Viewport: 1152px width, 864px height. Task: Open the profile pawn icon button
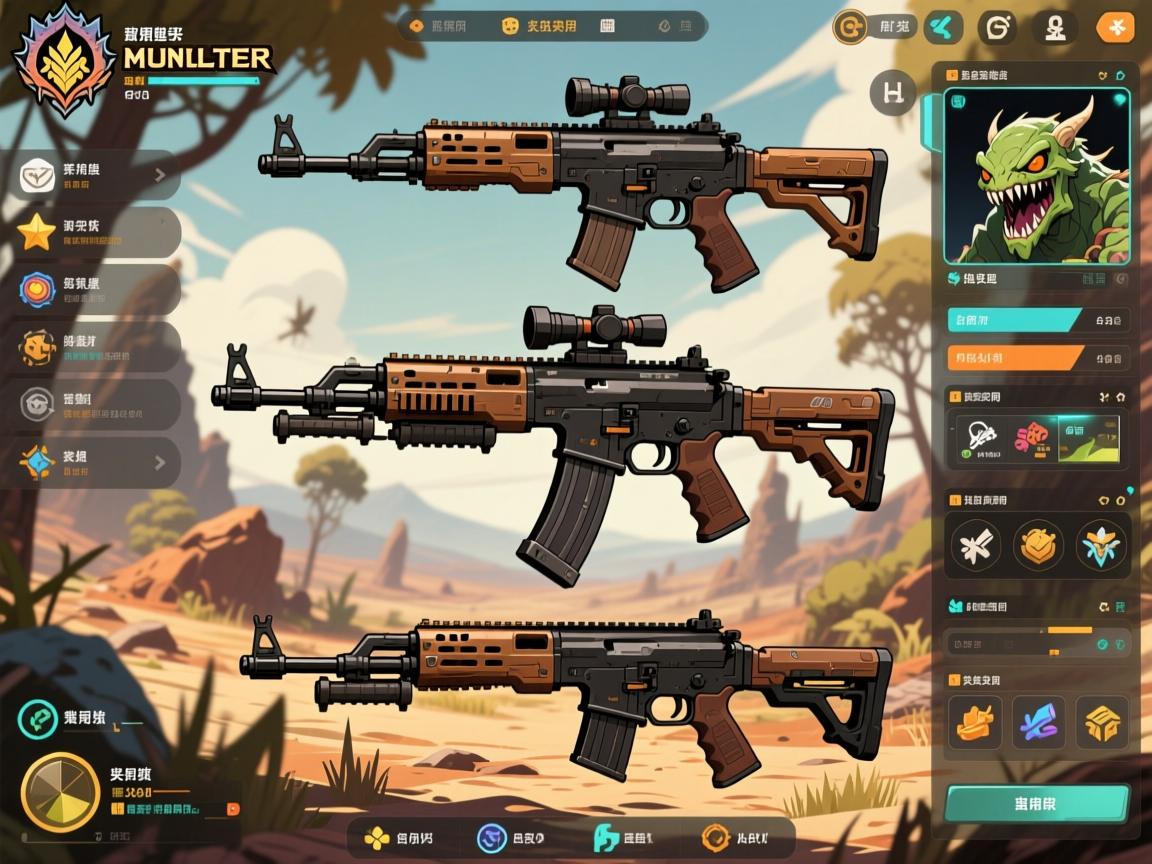pyautogui.click(x=1055, y=27)
